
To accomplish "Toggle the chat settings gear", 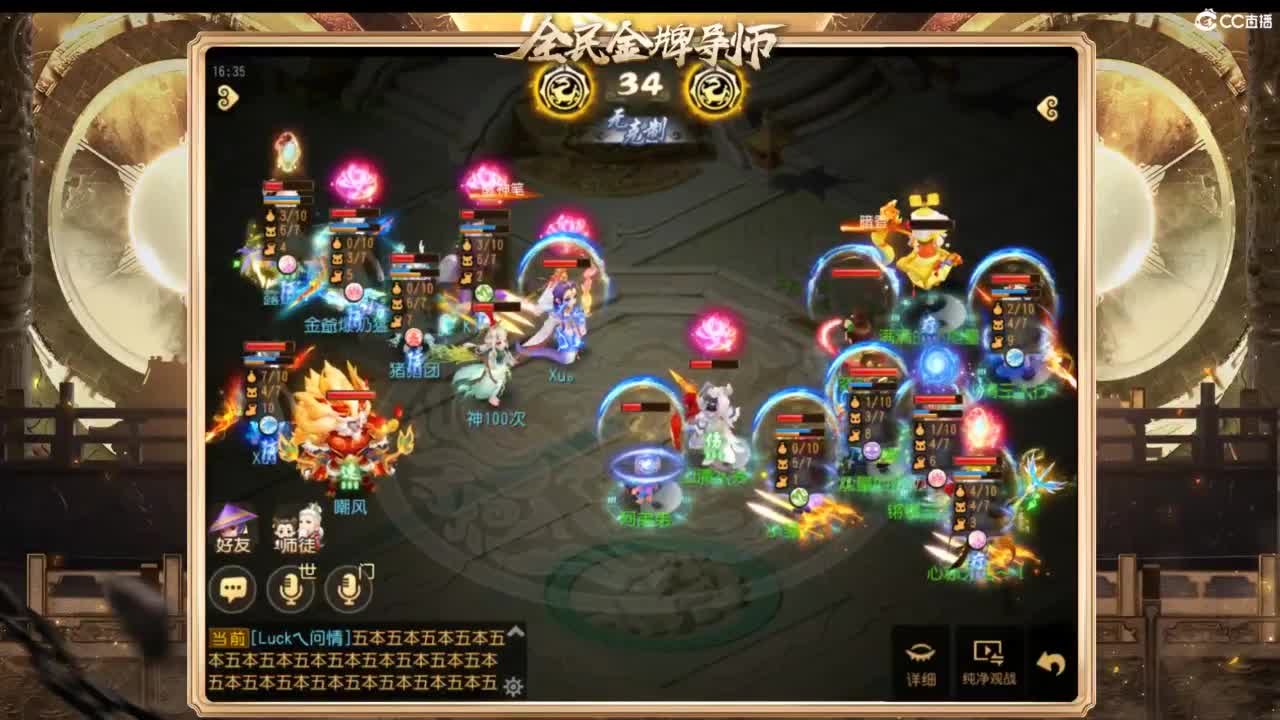I will (x=512, y=686).
